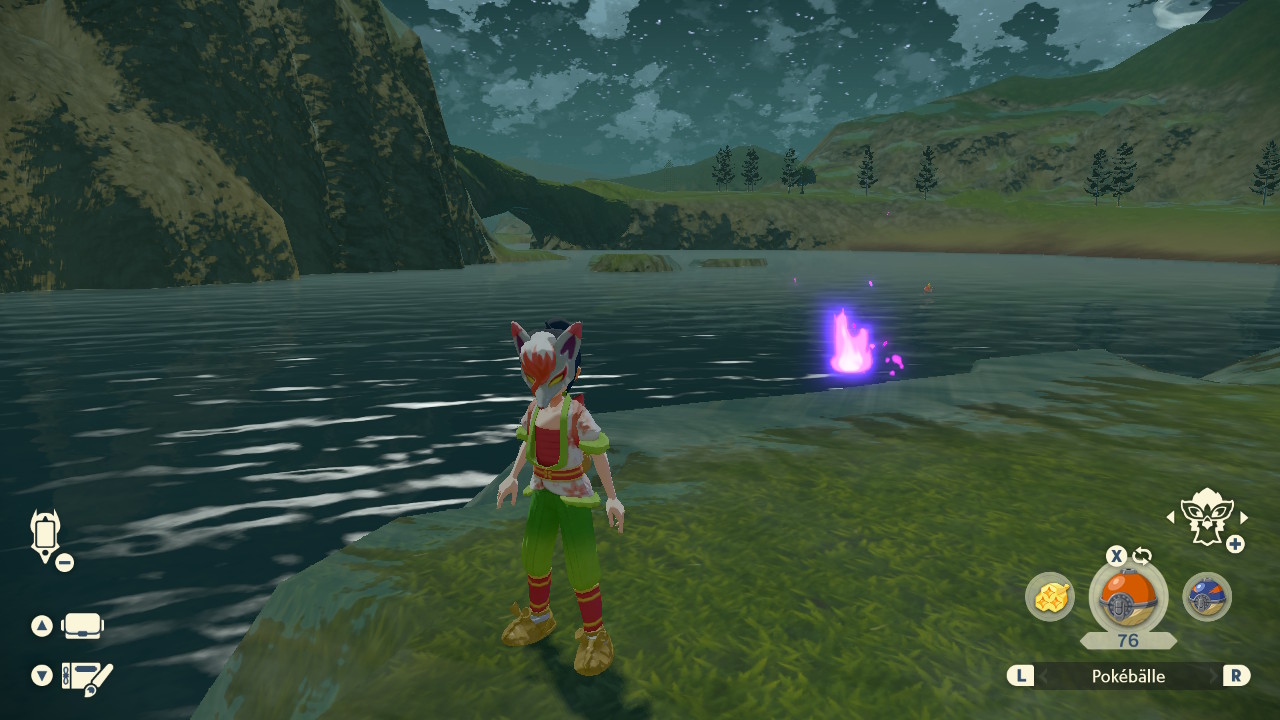Click the Pokébälle category bar

click(x=1128, y=676)
